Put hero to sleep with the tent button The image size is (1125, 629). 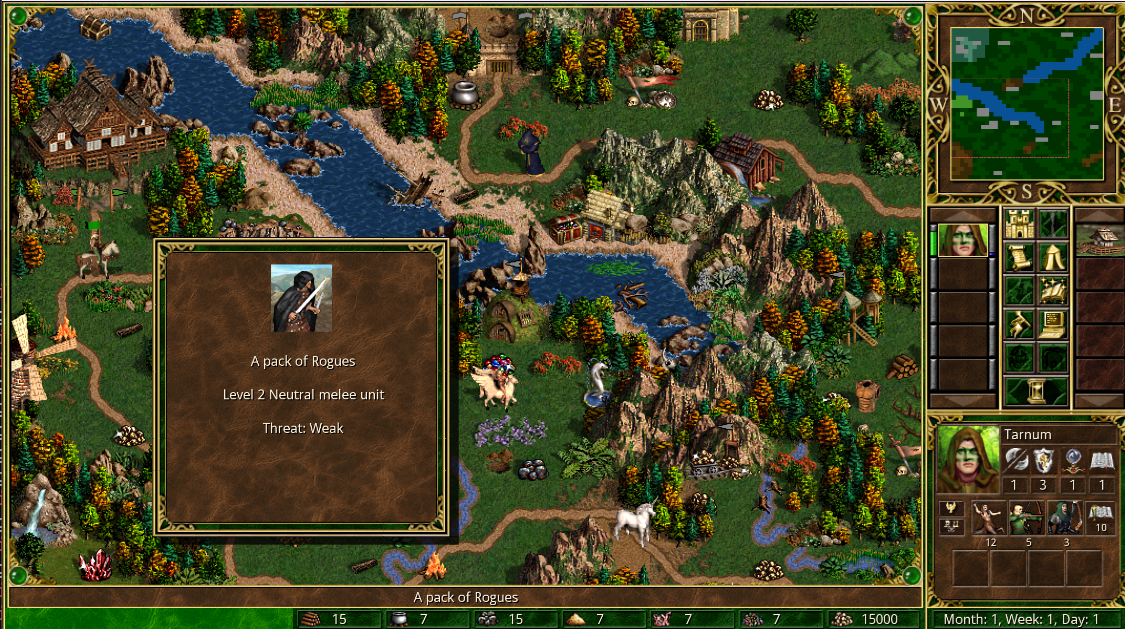click(1051, 258)
